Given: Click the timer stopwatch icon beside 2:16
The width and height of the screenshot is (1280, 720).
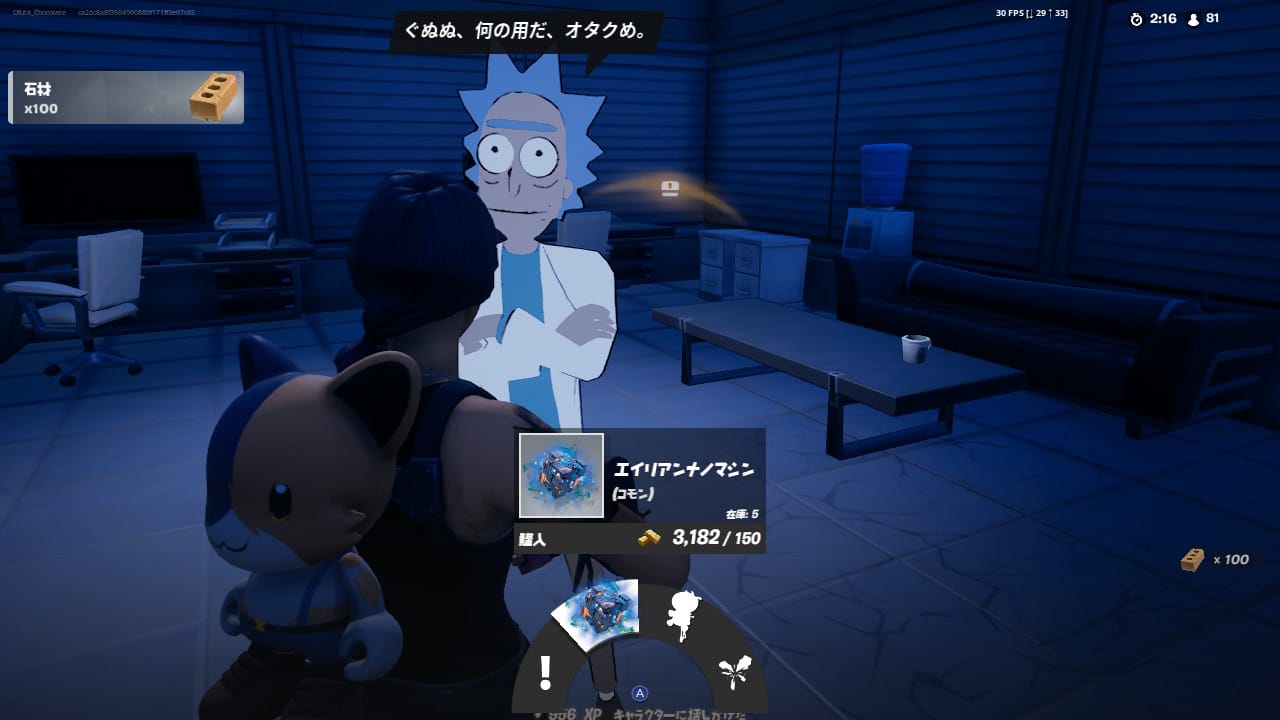Looking at the screenshot, I should 1136,17.
